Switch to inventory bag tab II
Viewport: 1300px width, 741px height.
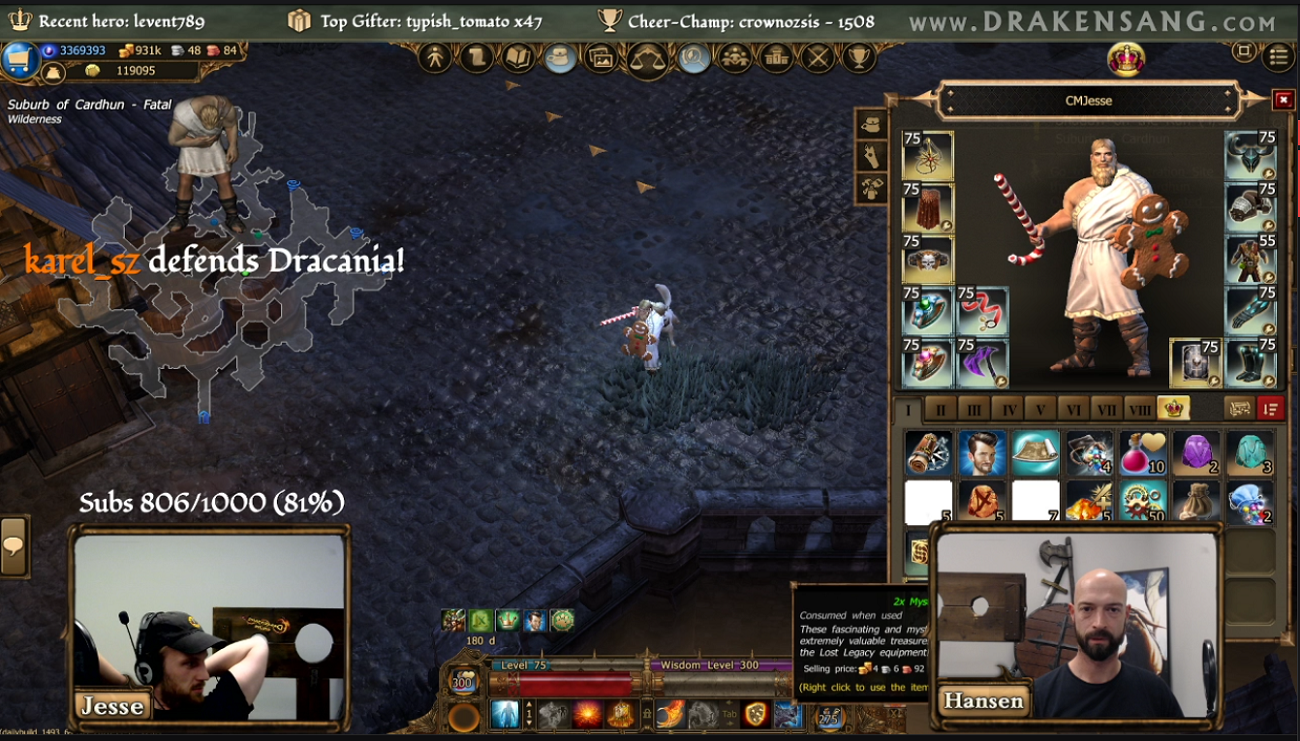click(x=940, y=409)
